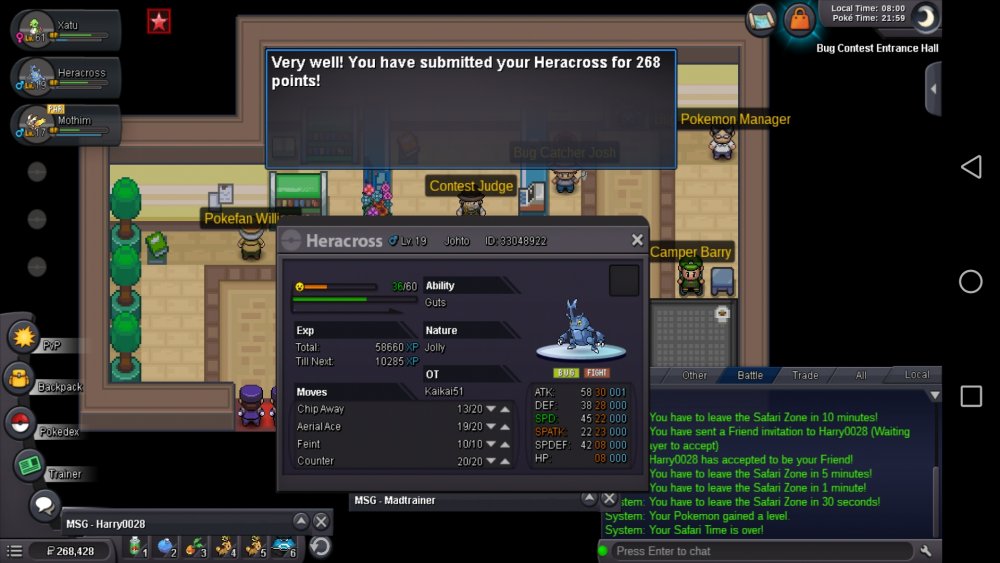Close the MSG - Harry0028 chat window
1000x563 pixels.
pos(321,522)
